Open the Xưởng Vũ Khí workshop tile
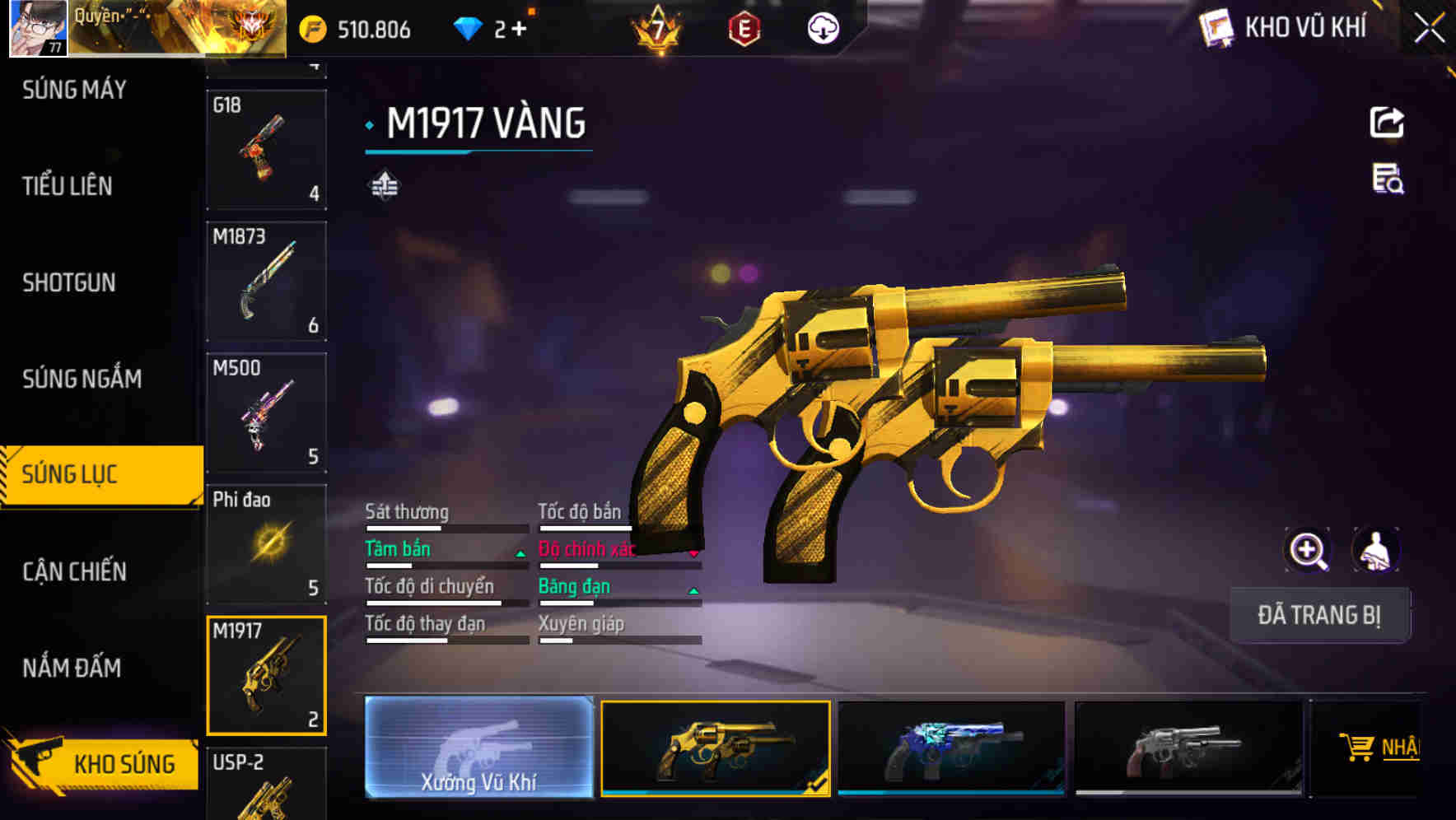Viewport: 1456px width, 820px height. click(478, 747)
